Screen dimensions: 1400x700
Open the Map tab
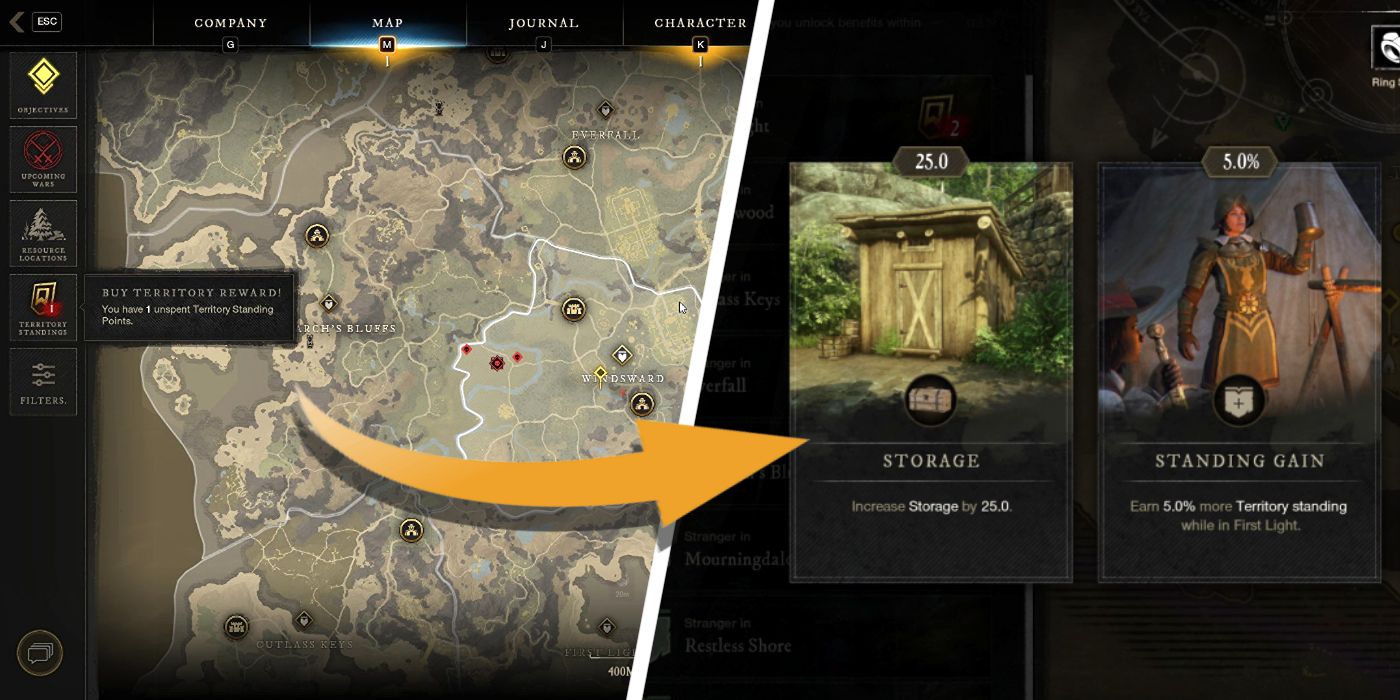387,23
